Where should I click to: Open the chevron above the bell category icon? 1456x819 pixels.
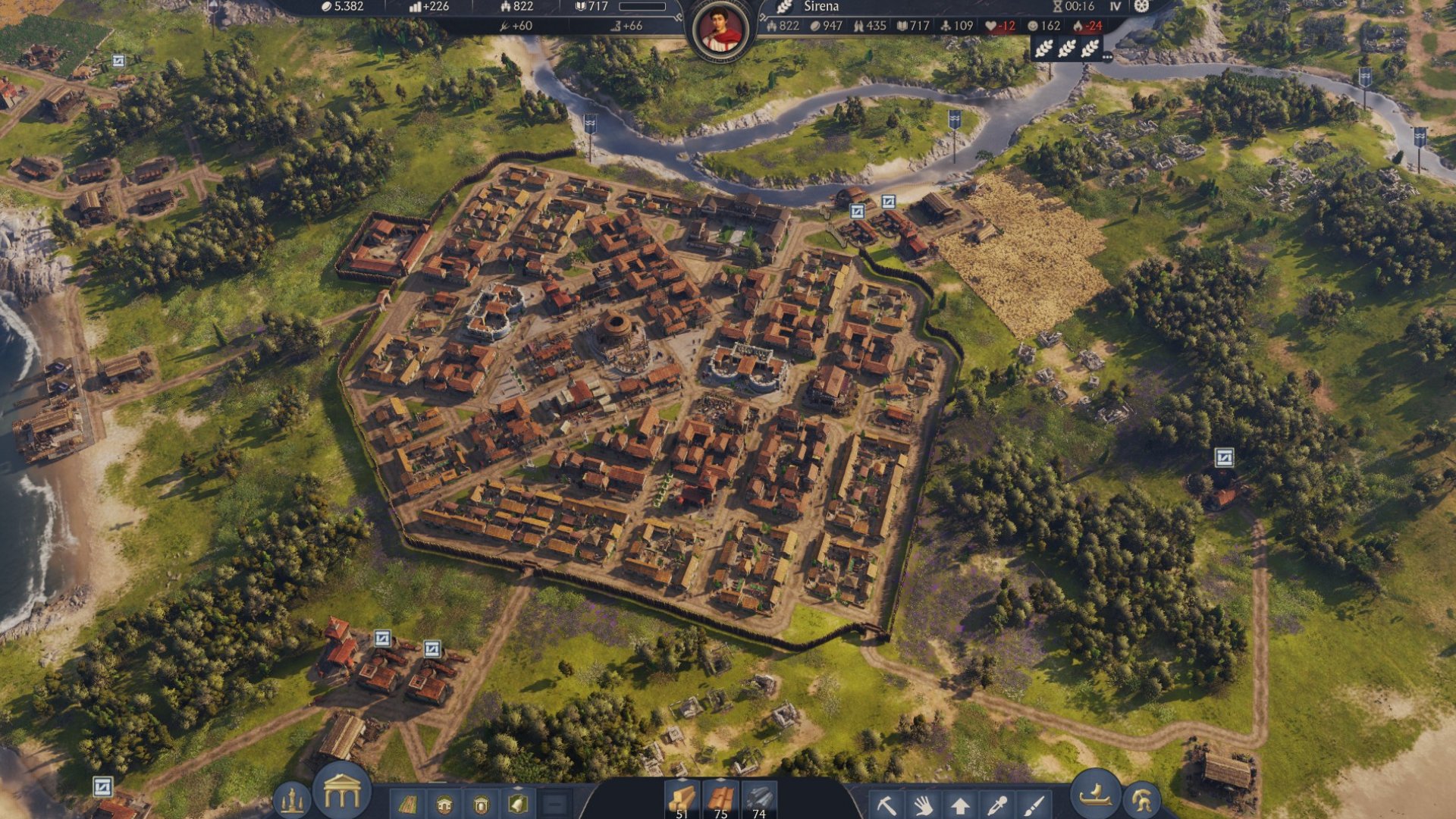click(518, 786)
